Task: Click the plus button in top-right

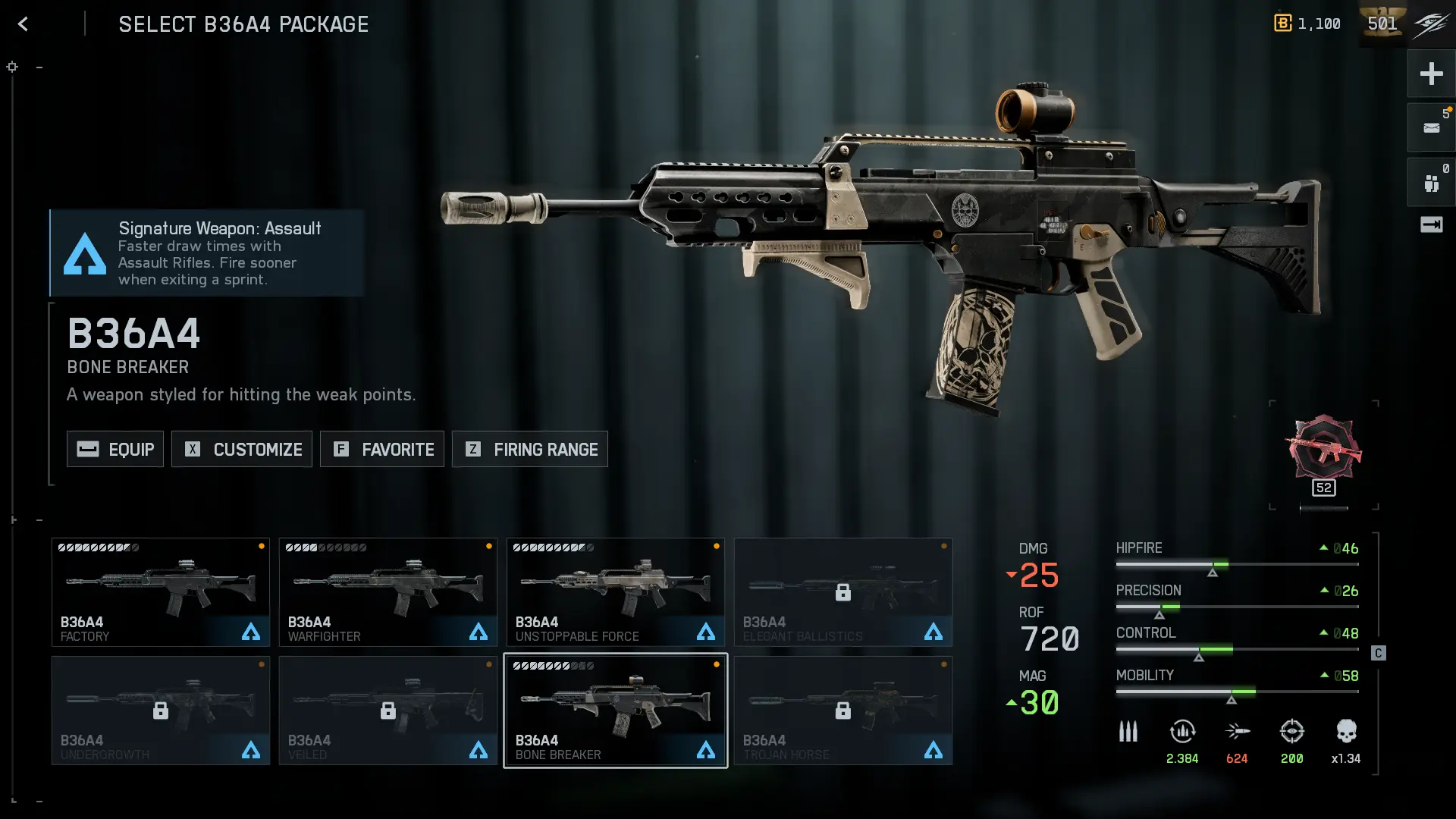Action: point(1431,74)
